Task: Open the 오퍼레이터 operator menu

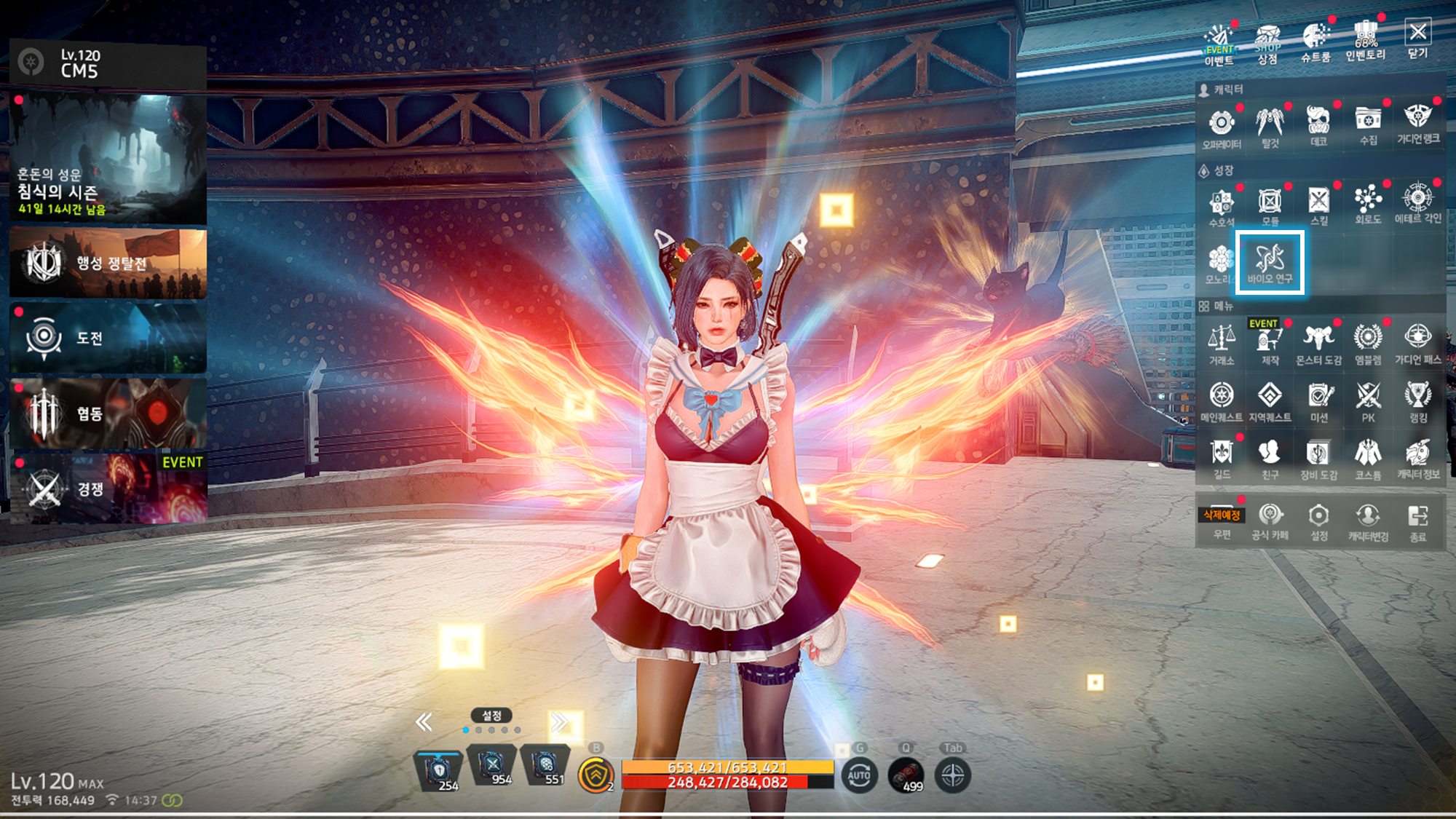Action: click(1222, 127)
